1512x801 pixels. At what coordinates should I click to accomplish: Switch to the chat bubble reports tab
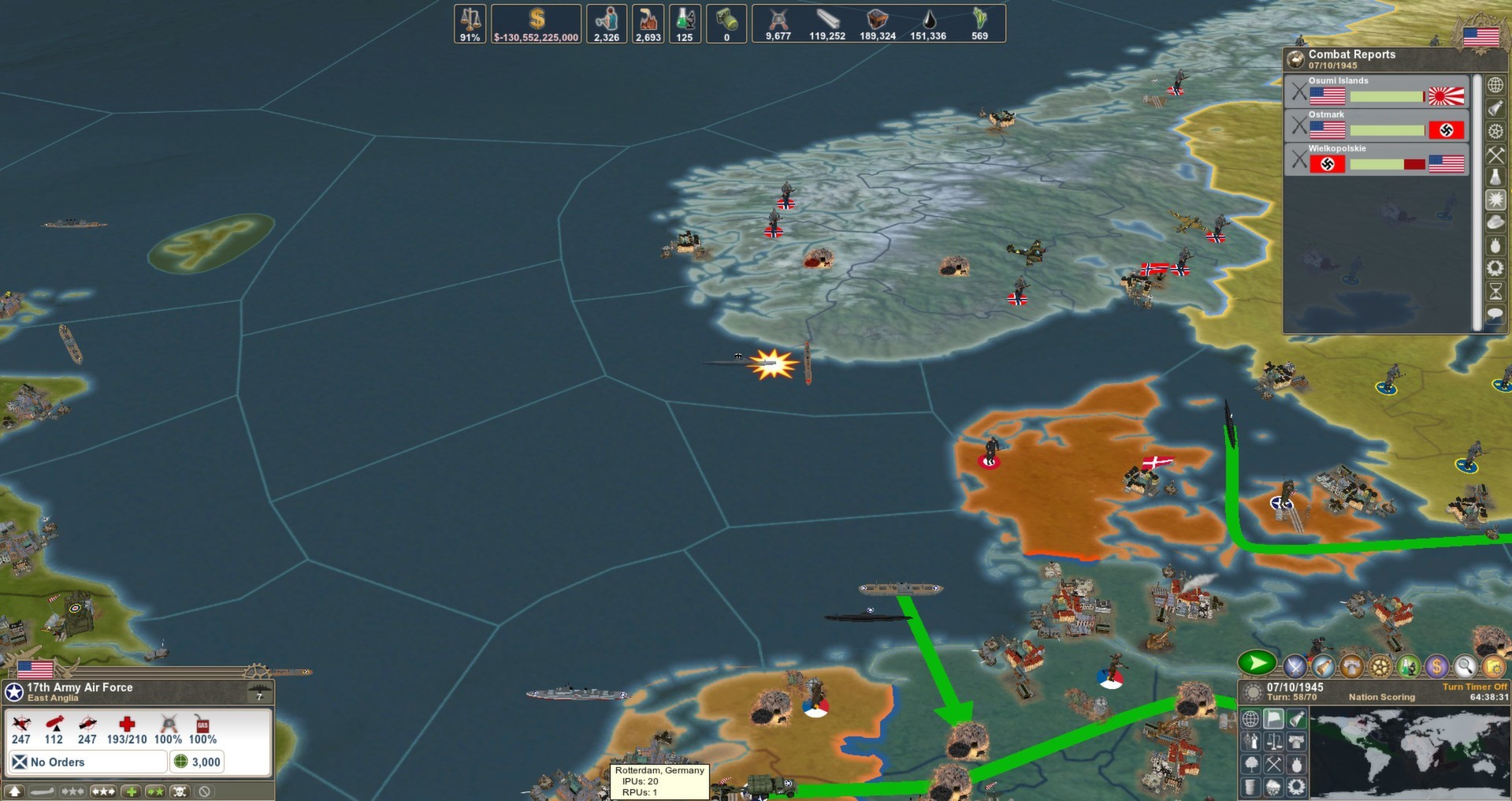(1495, 315)
